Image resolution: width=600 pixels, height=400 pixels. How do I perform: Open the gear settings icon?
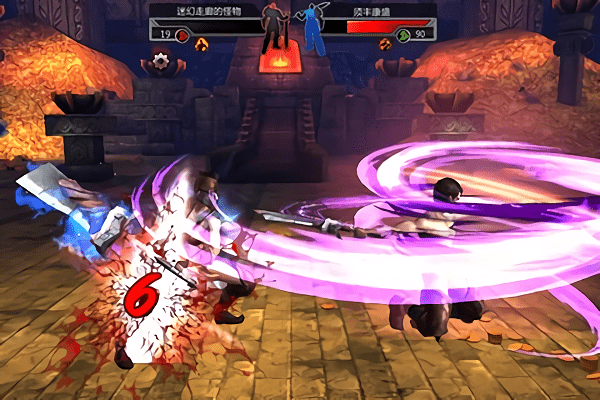[158, 62]
